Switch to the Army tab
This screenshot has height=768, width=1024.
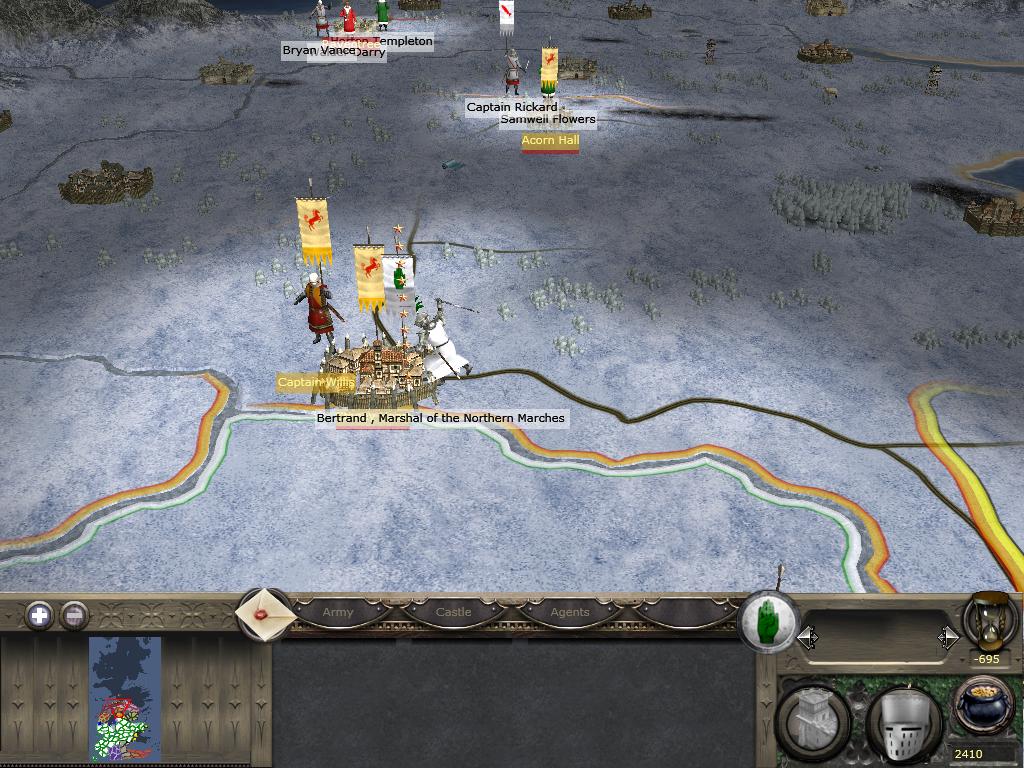(x=338, y=612)
